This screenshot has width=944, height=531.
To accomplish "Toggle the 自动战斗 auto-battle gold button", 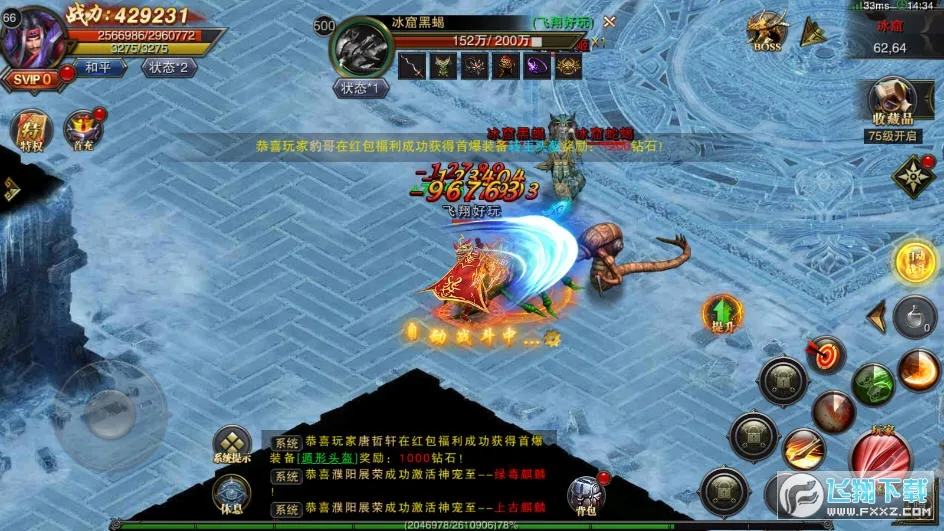I will click(x=914, y=261).
